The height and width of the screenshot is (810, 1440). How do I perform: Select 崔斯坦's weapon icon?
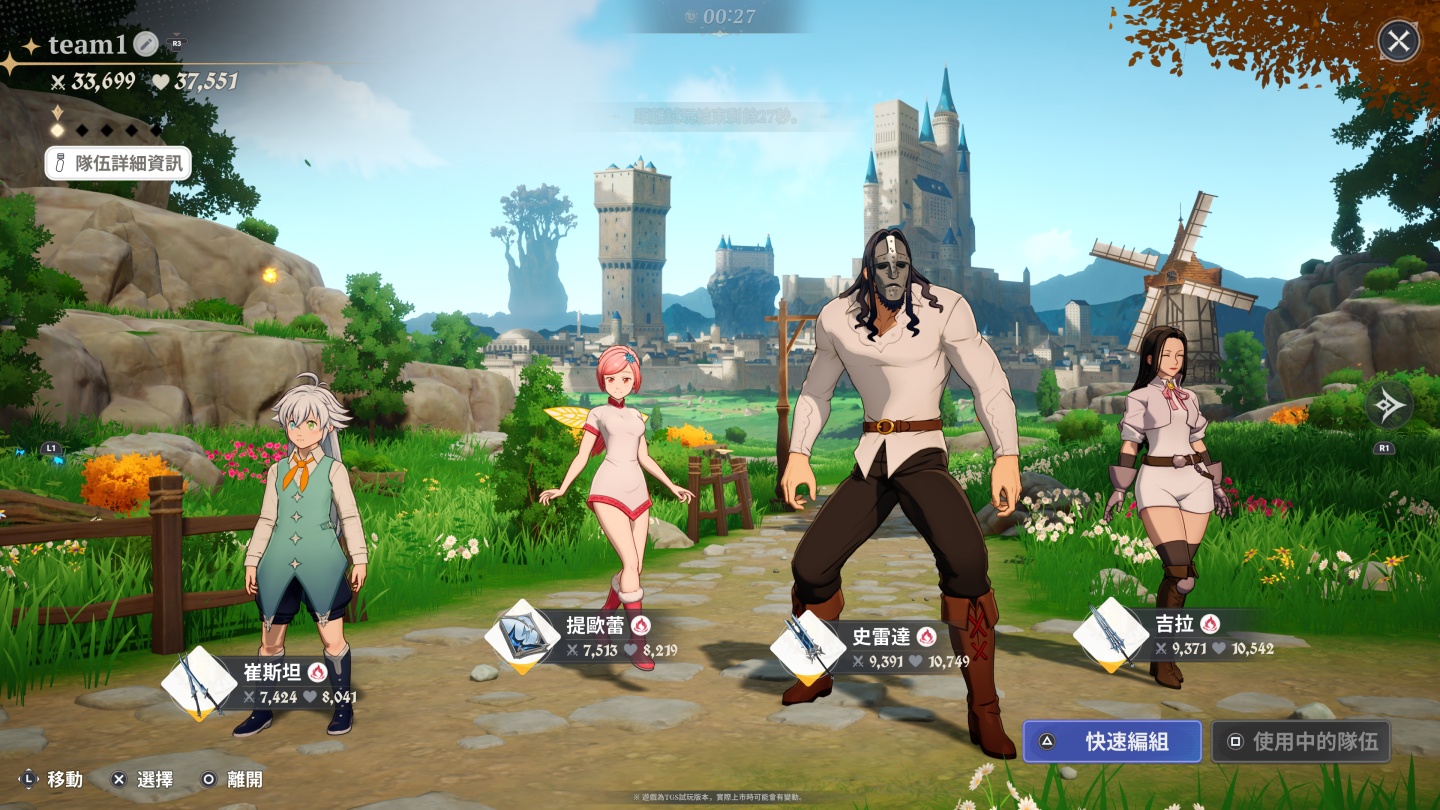[x=196, y=679]
